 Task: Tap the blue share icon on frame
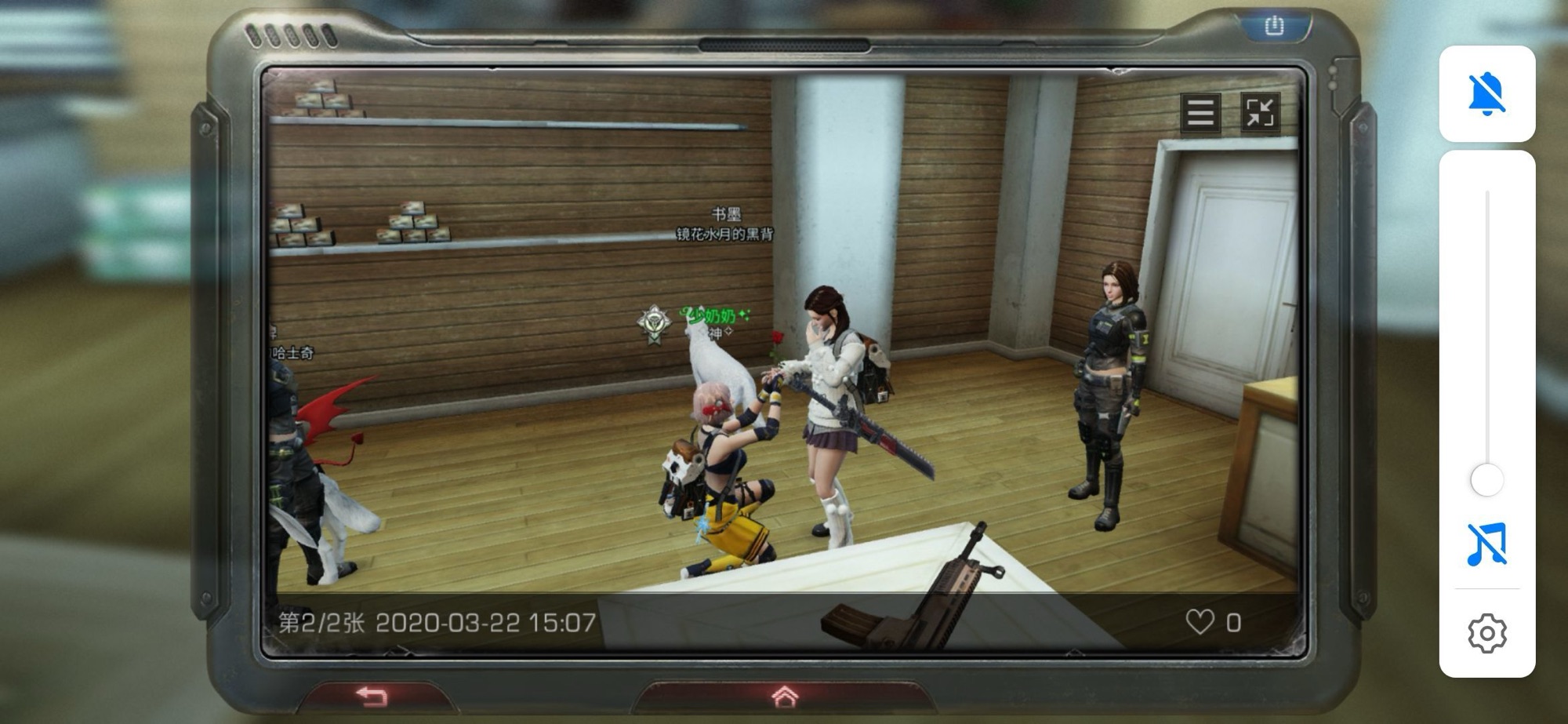(1275, 26)
